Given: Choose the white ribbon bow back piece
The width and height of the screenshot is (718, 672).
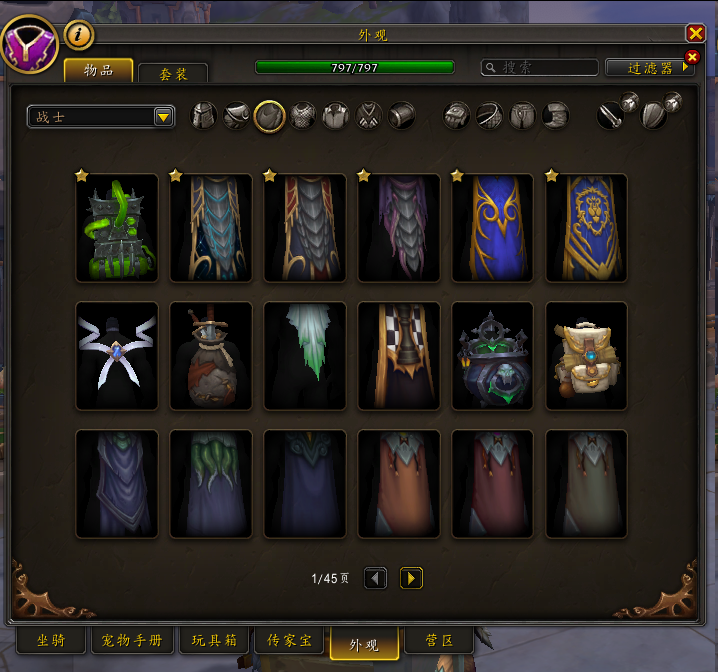Looking at the screenshot, I should tap(117, 356).
